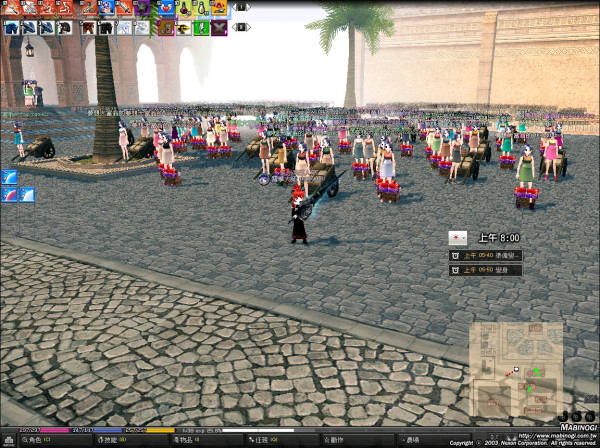Screen dimensions: 600x448
Task: Use the red potion hotbar slot
Action: point(182,8)
